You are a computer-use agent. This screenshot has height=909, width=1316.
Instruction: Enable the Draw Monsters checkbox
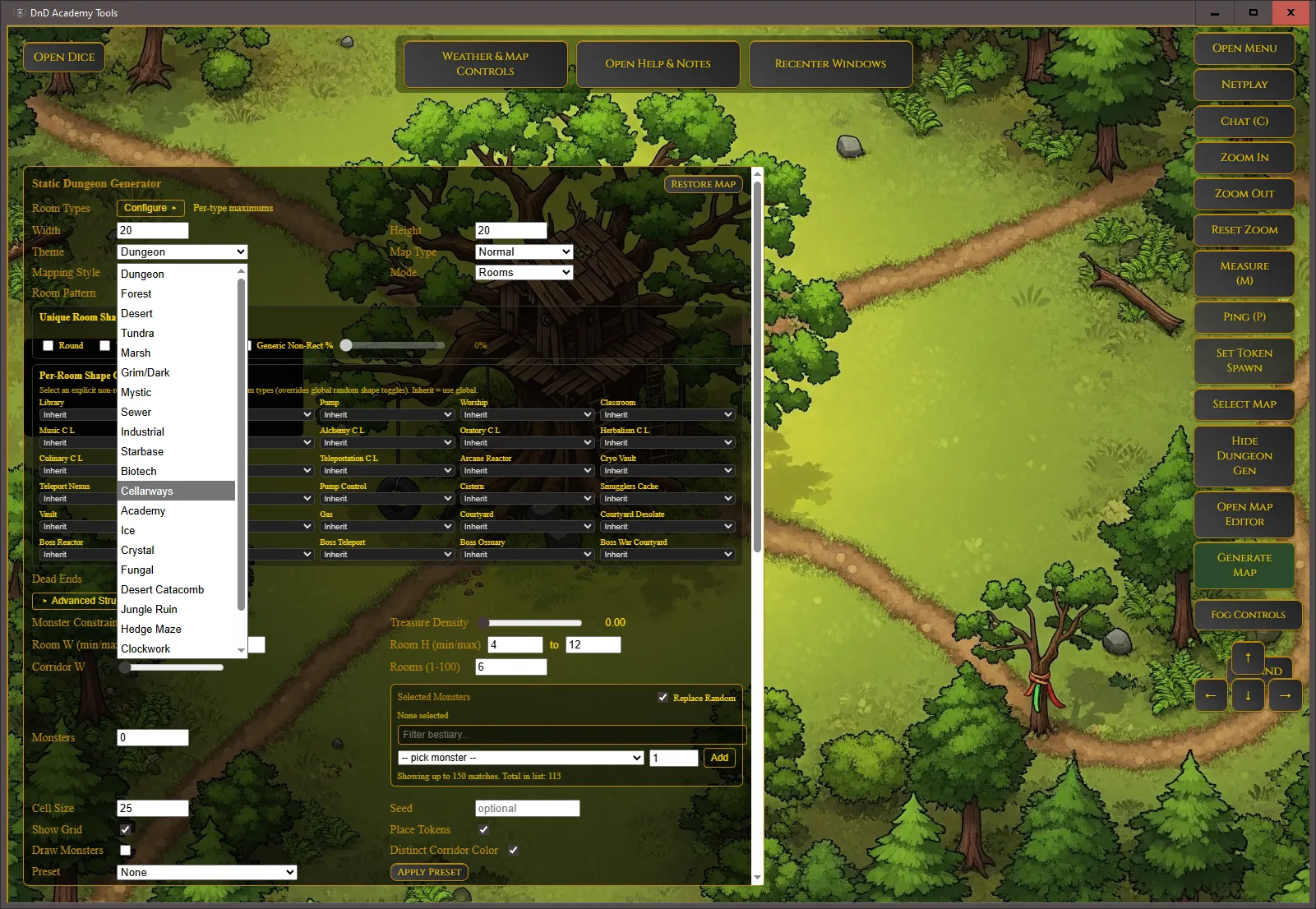click(125, 850)
